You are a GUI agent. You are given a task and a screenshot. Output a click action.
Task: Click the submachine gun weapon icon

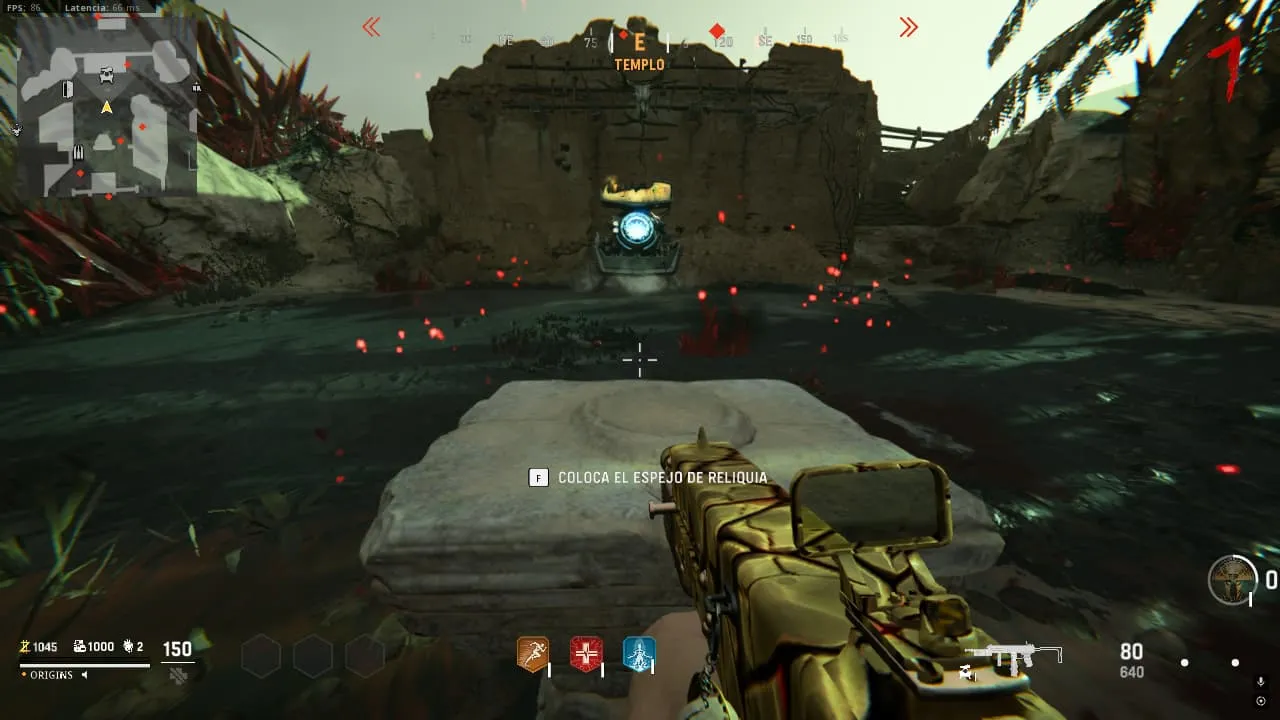[1012, 656]
